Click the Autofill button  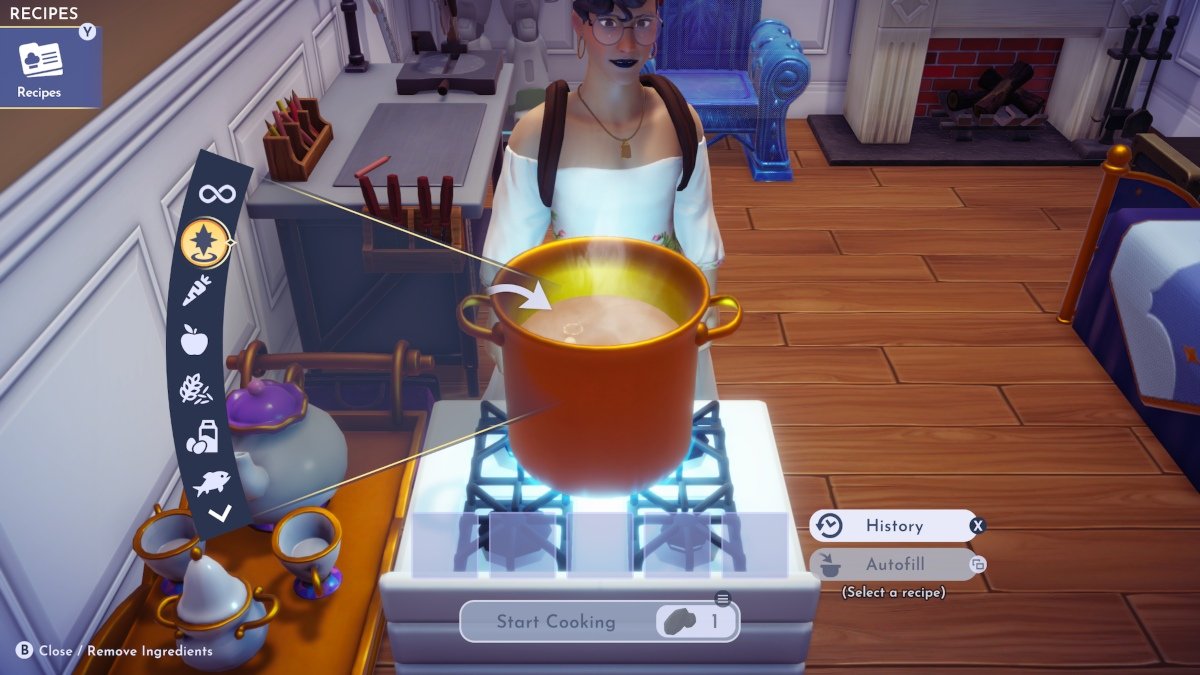(893, 564)
